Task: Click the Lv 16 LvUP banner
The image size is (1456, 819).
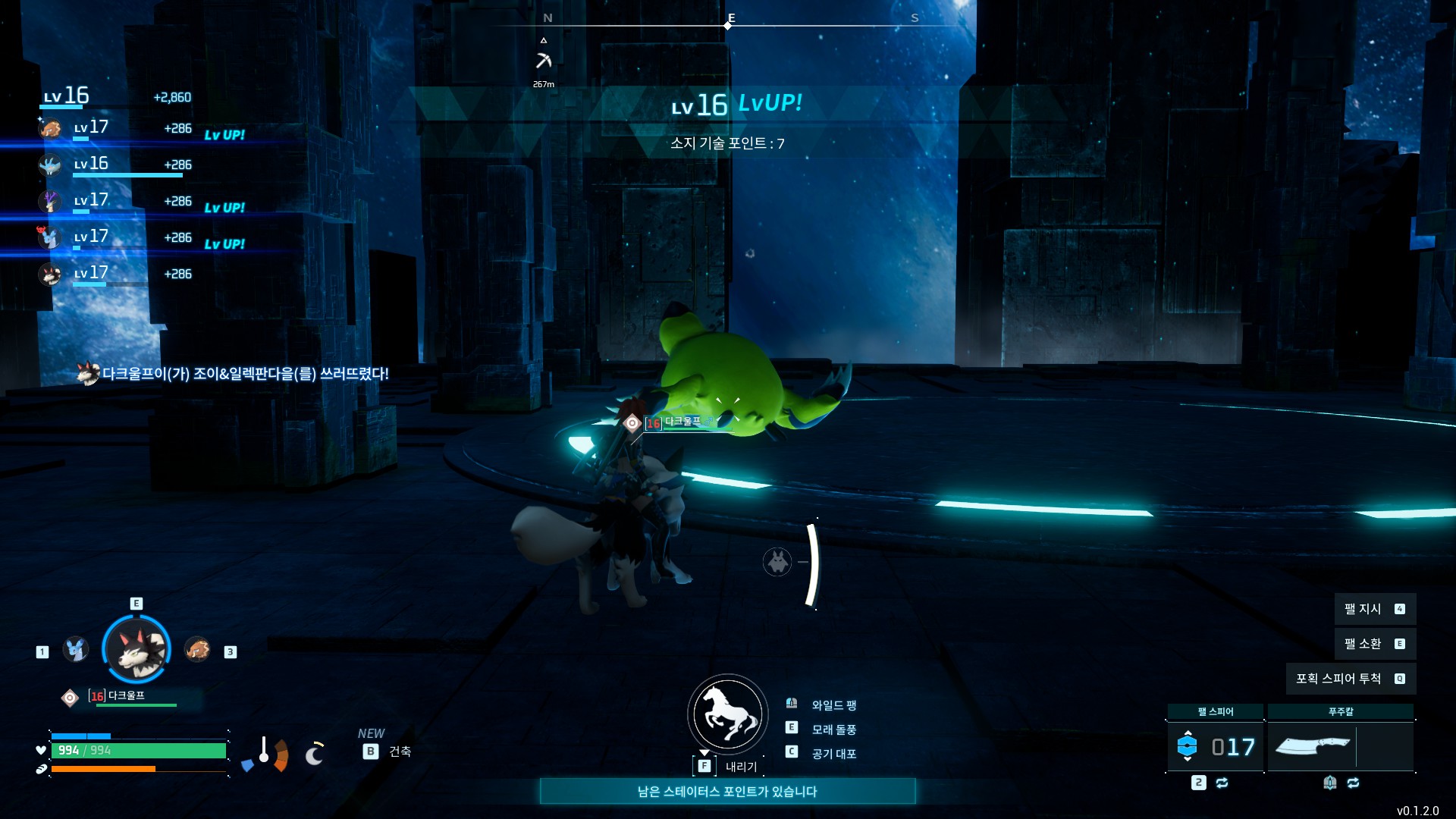Action: tap(736, 105)
